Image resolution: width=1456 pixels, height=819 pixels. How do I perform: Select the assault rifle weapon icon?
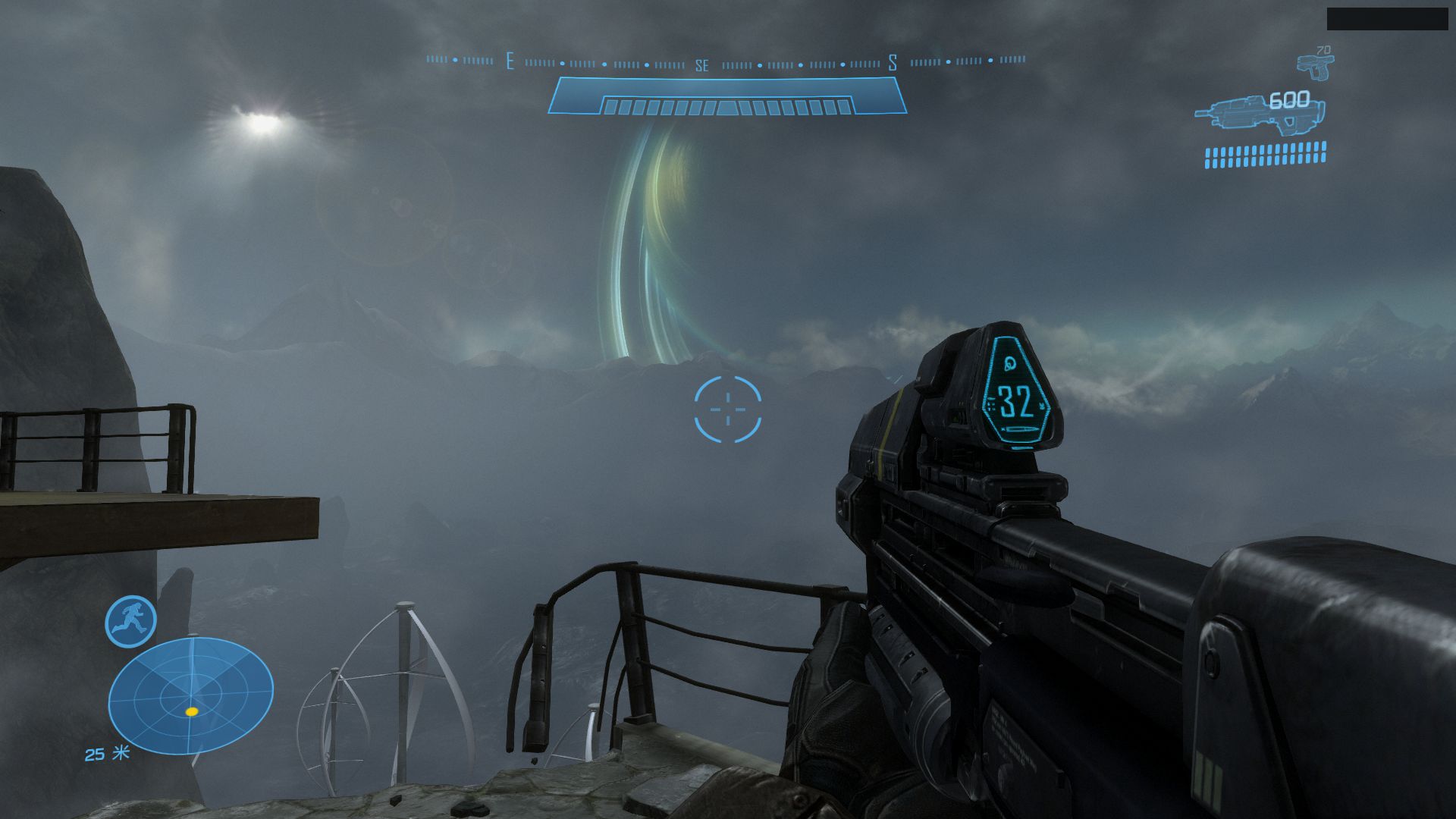[1259, 115]
